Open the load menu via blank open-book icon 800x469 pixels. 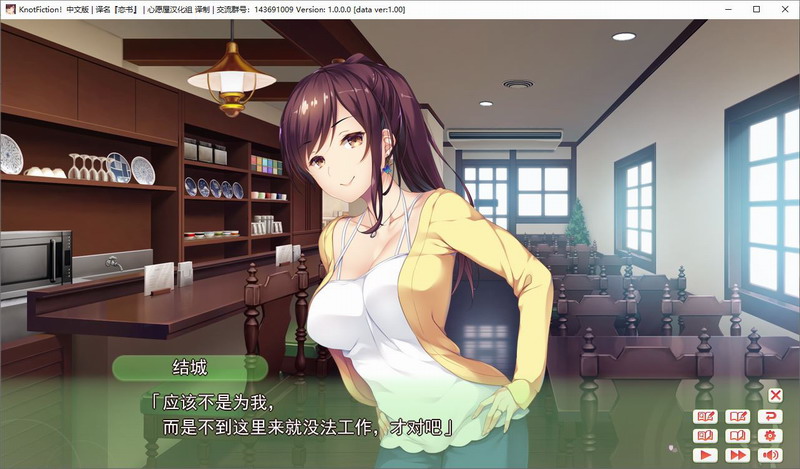click(738, 436)
